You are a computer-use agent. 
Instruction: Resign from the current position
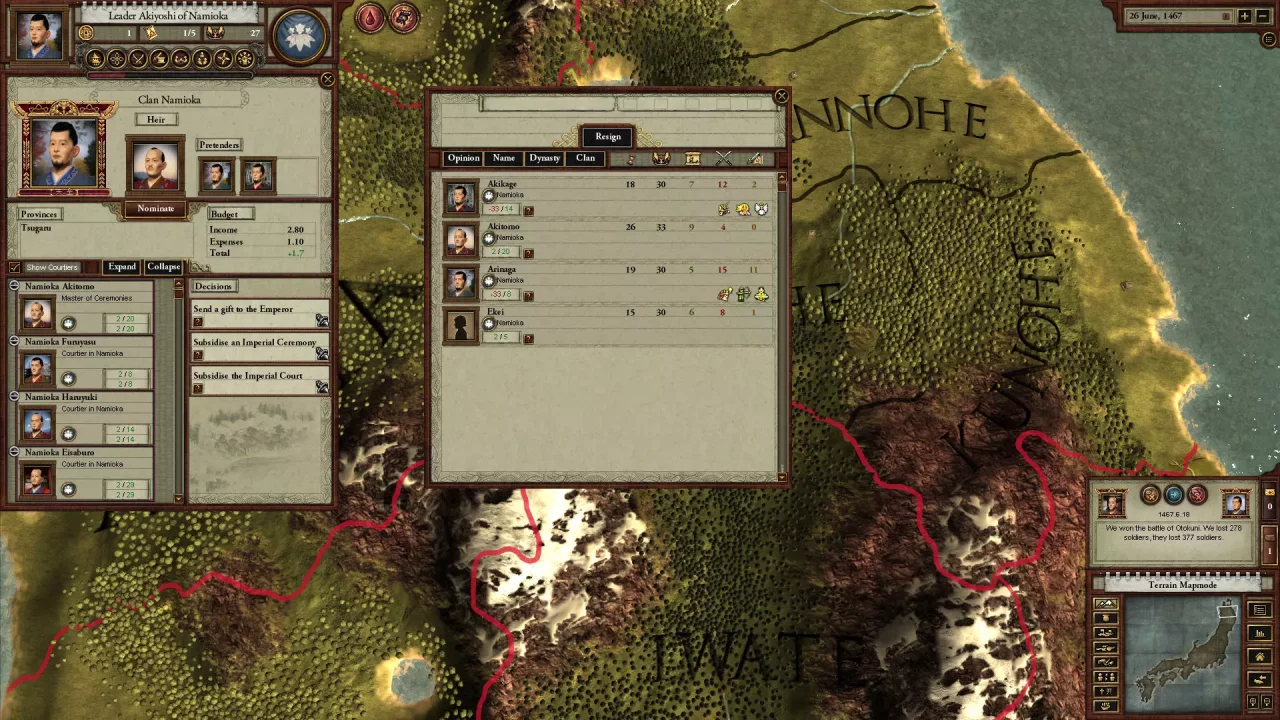[x=608, y=137]
